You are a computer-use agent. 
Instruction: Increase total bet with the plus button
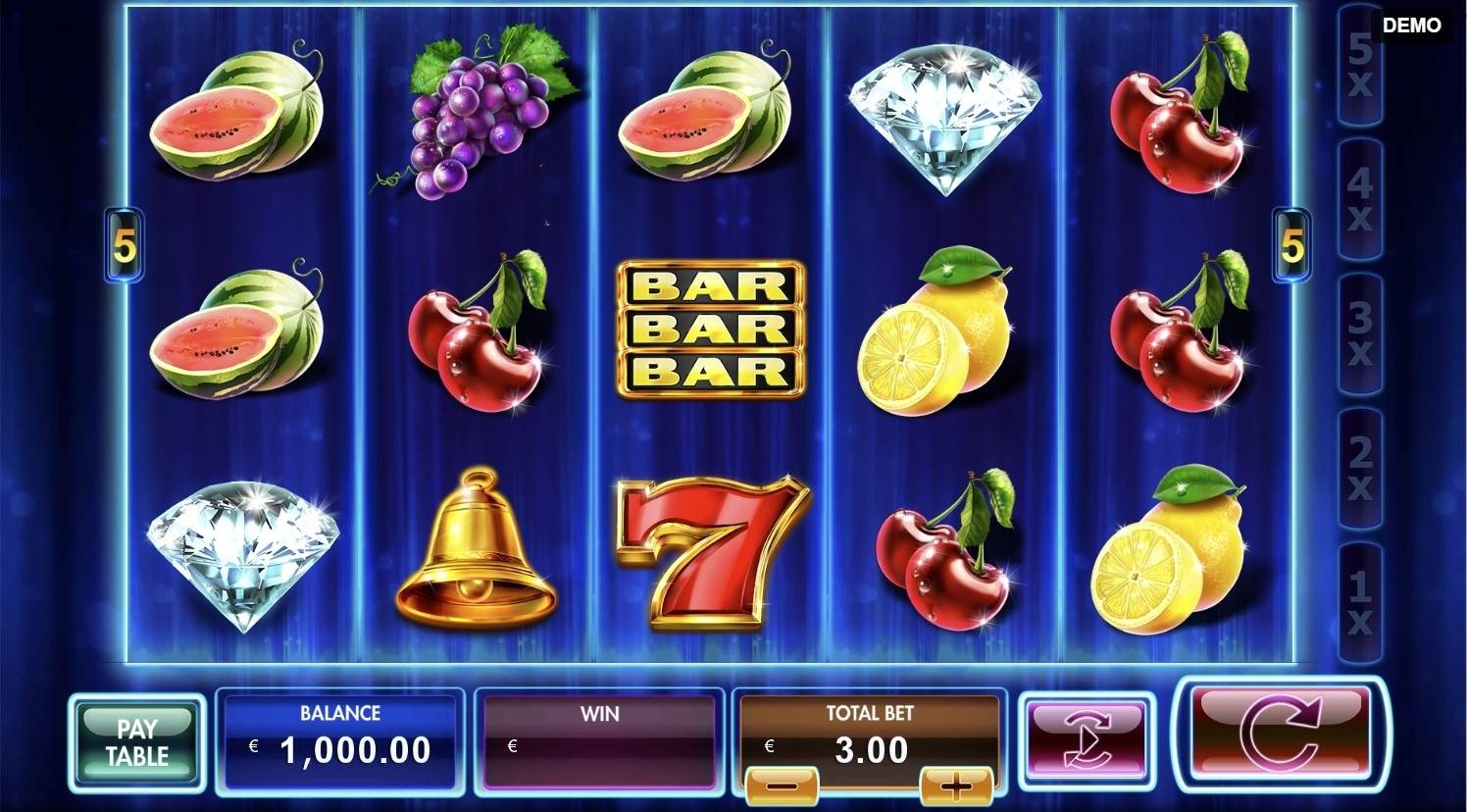tap(955, 785)
